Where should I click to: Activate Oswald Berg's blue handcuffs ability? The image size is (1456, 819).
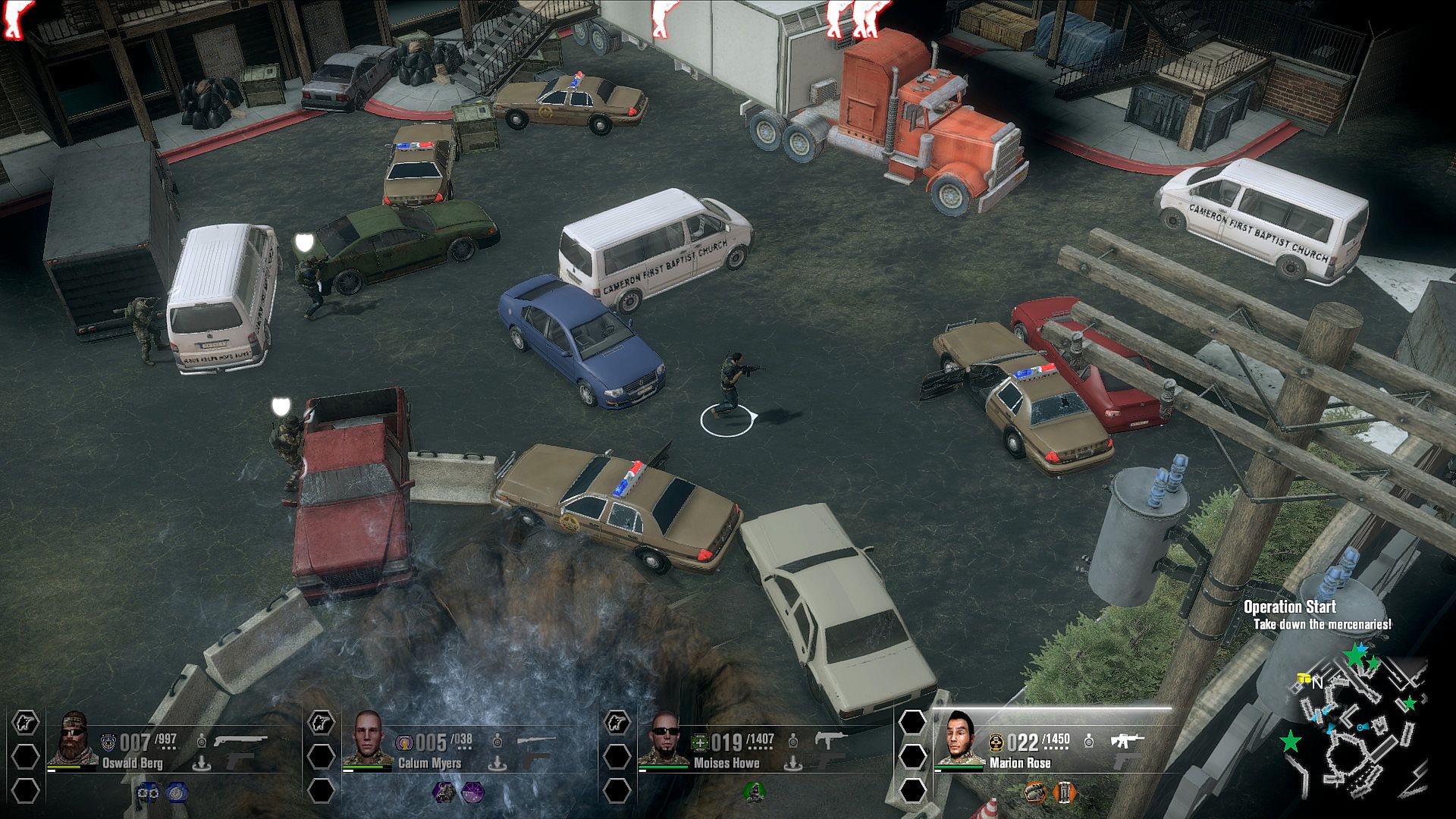147,792
